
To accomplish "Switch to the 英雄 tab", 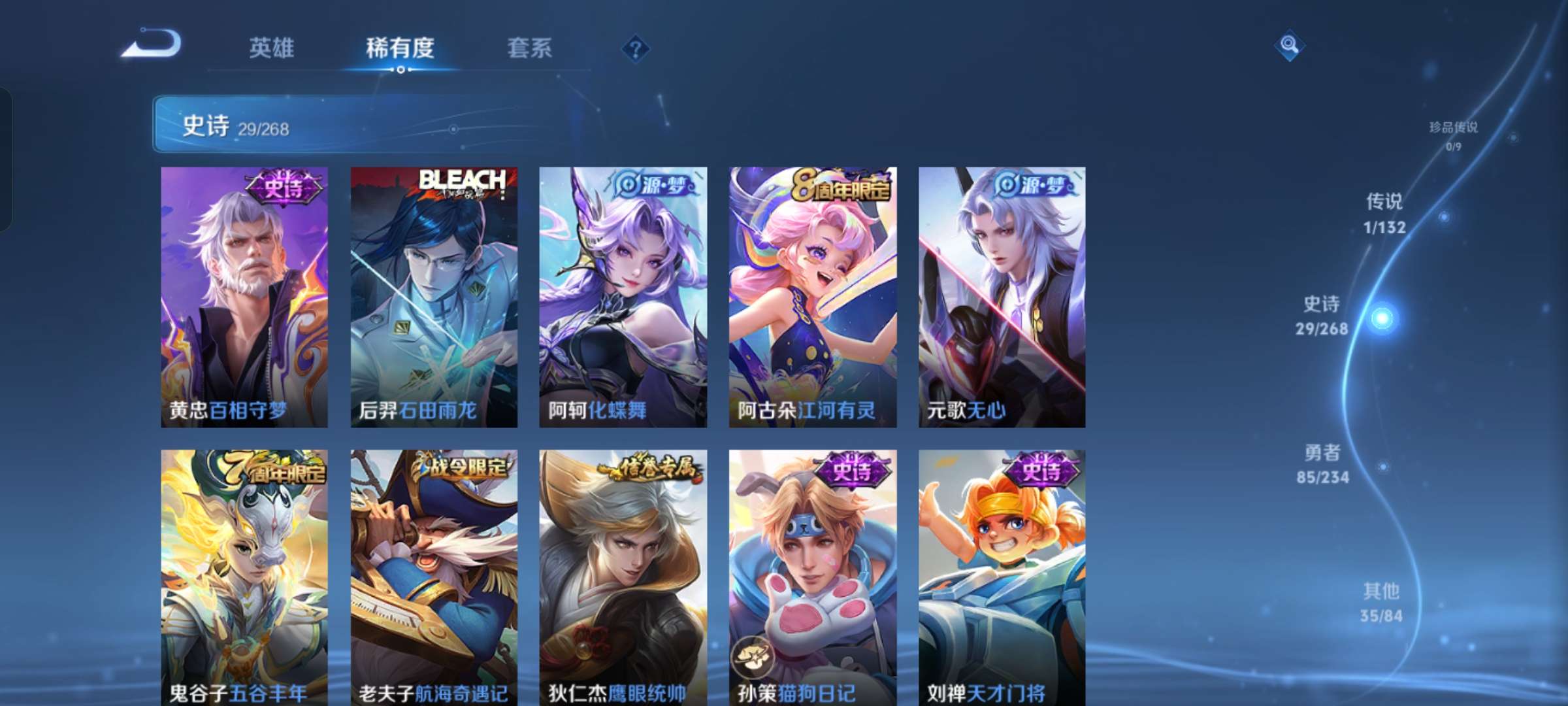I will point(271,48).
